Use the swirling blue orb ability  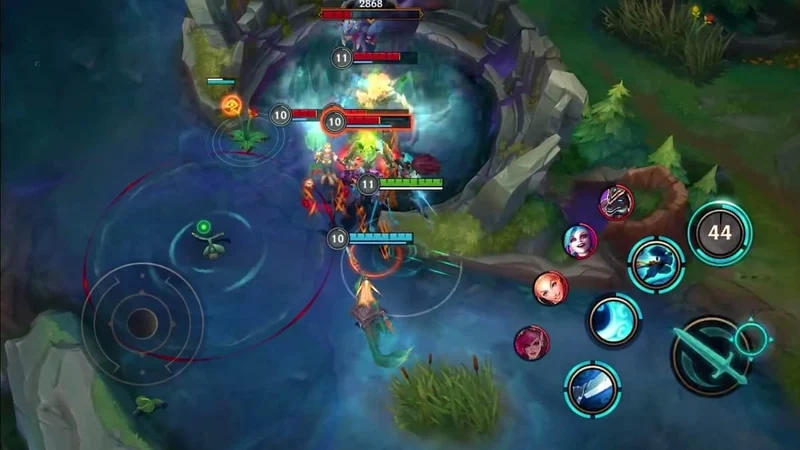tap(613, 321)
